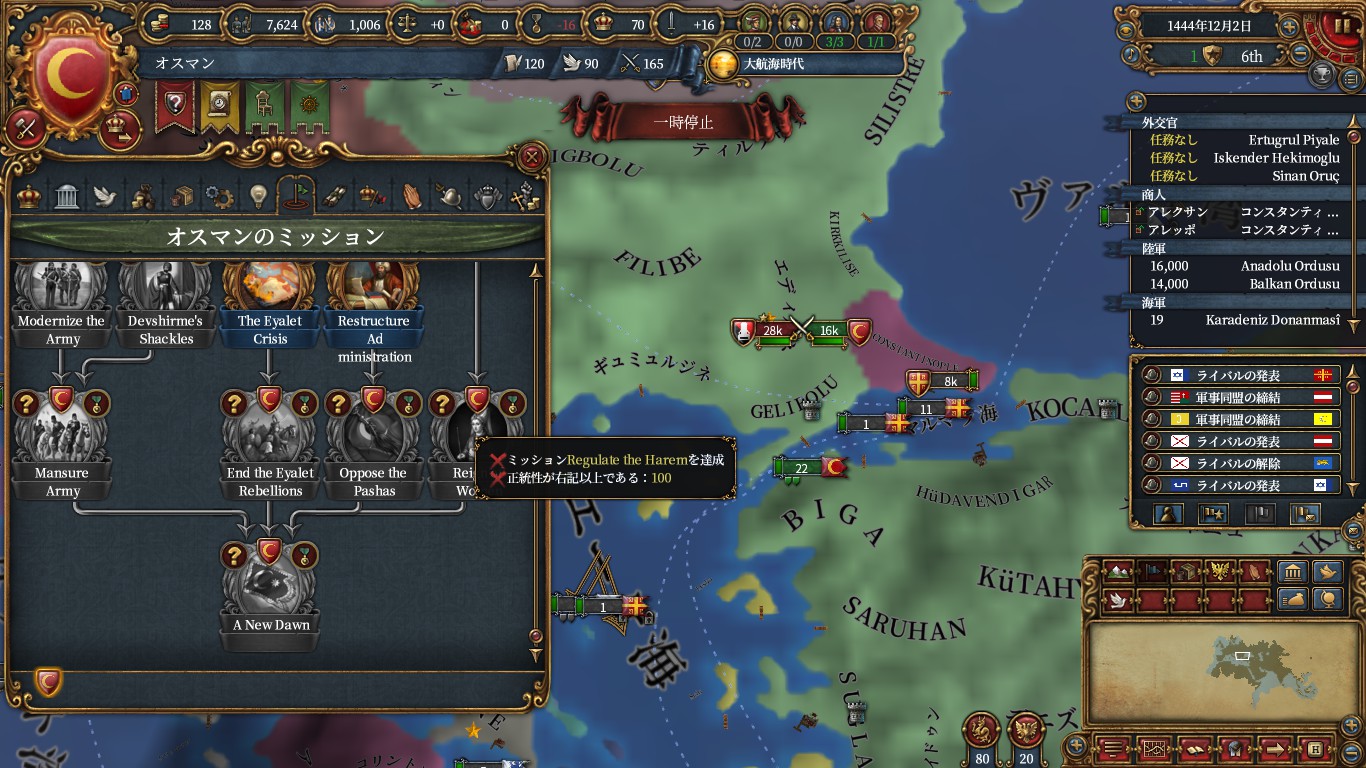Screen dimensions: 1366x768
Task: Select the Mansure Army mission
Action: pyautogui.click(x=62, y=440)
